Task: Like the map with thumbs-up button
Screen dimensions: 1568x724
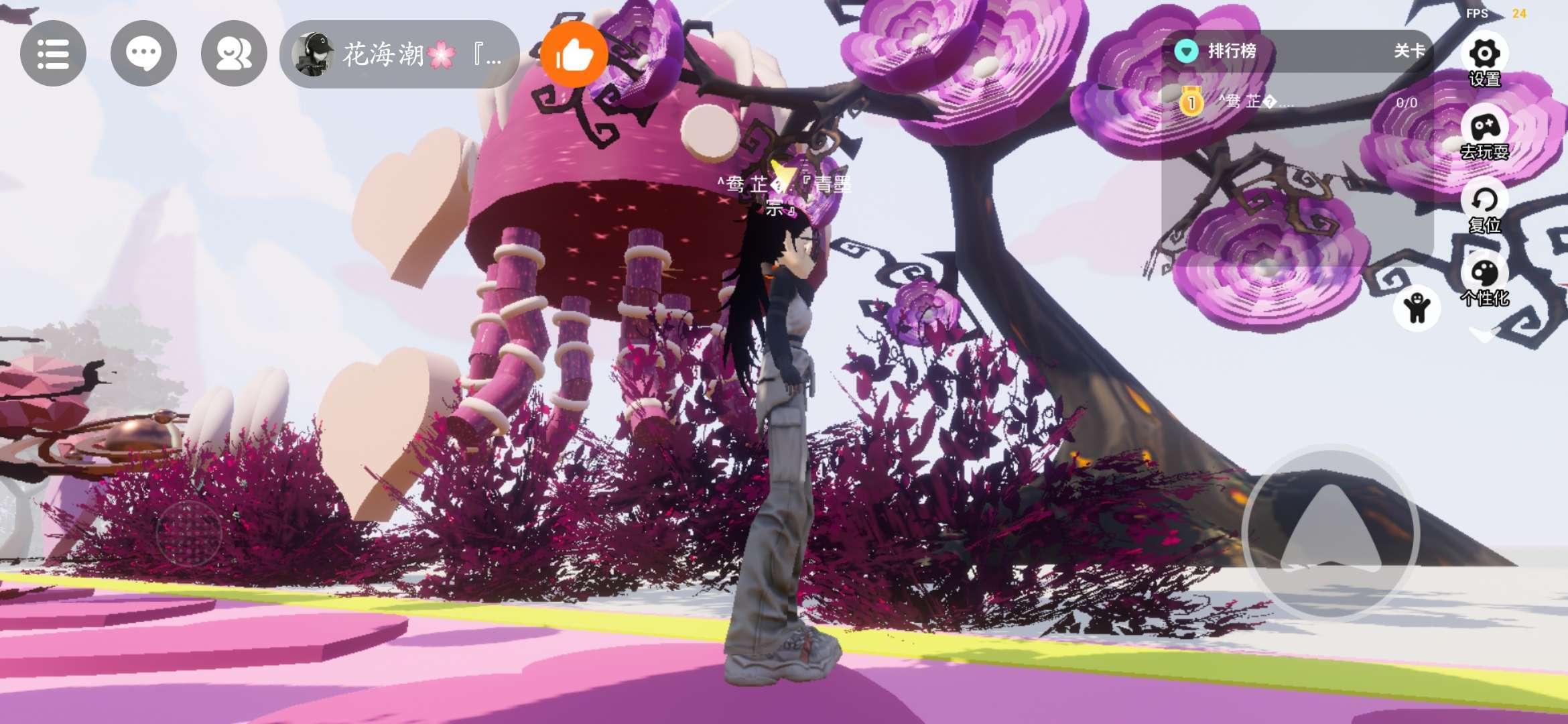Action: [574, 54]
